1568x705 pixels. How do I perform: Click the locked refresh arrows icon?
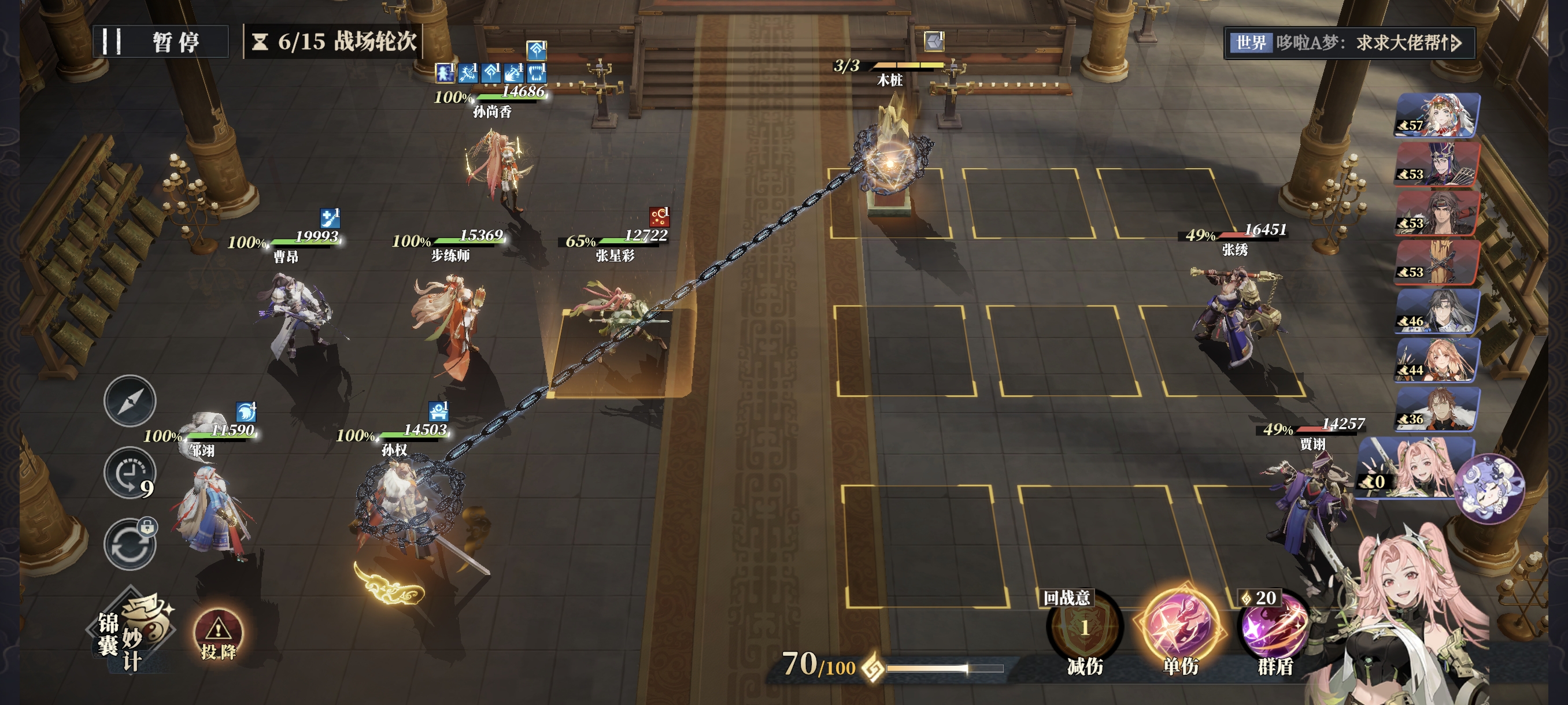tap(130, 544)
